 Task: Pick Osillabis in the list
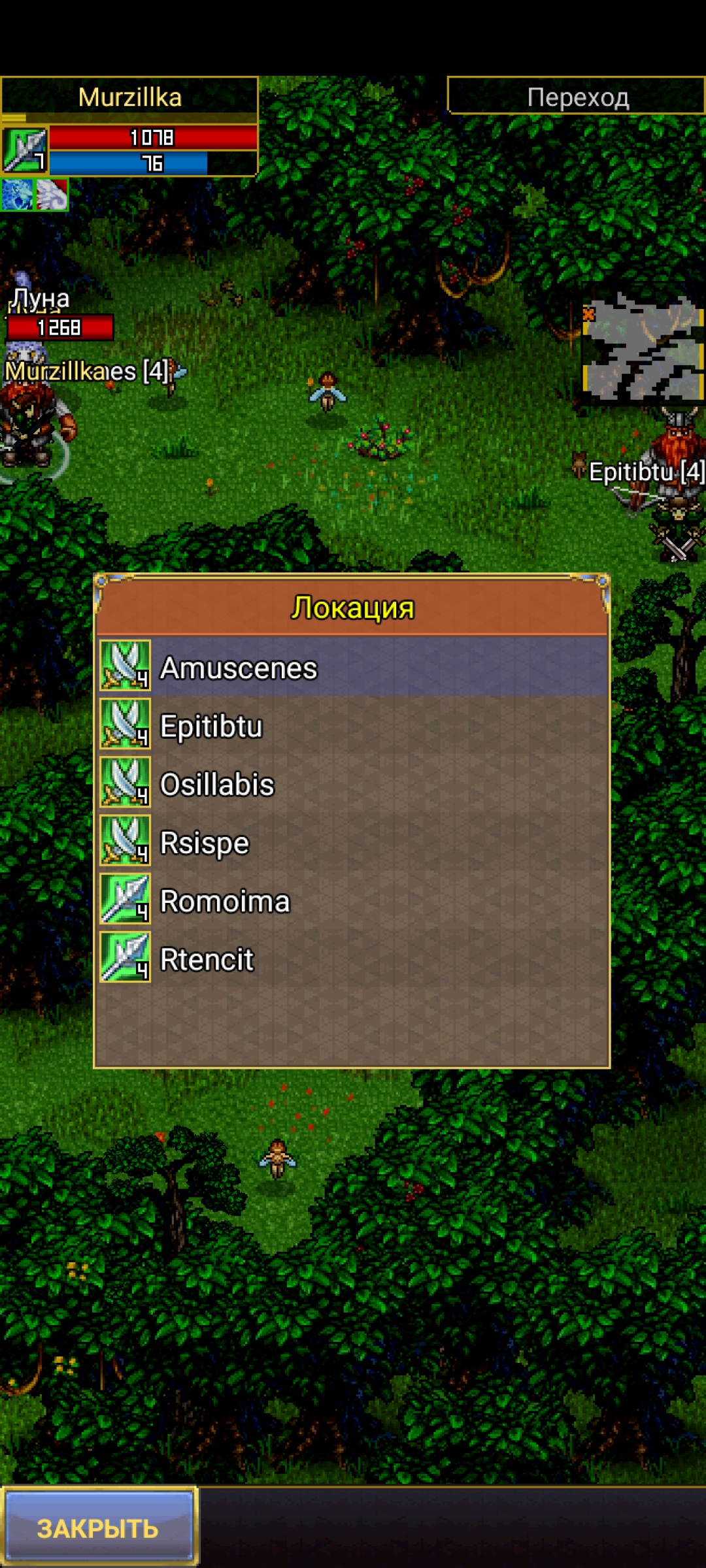pos(352,784)
